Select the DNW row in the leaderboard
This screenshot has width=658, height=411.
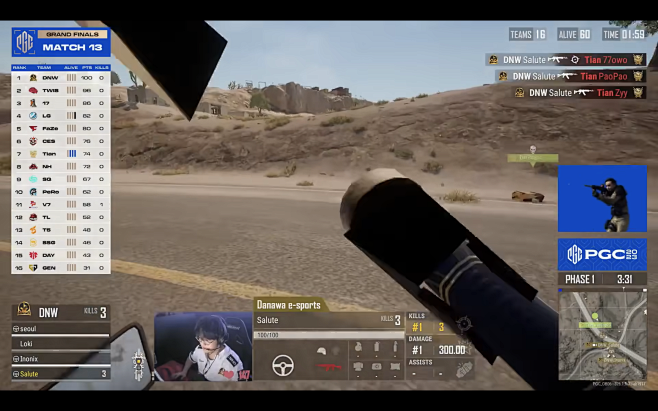pos(60,77)
